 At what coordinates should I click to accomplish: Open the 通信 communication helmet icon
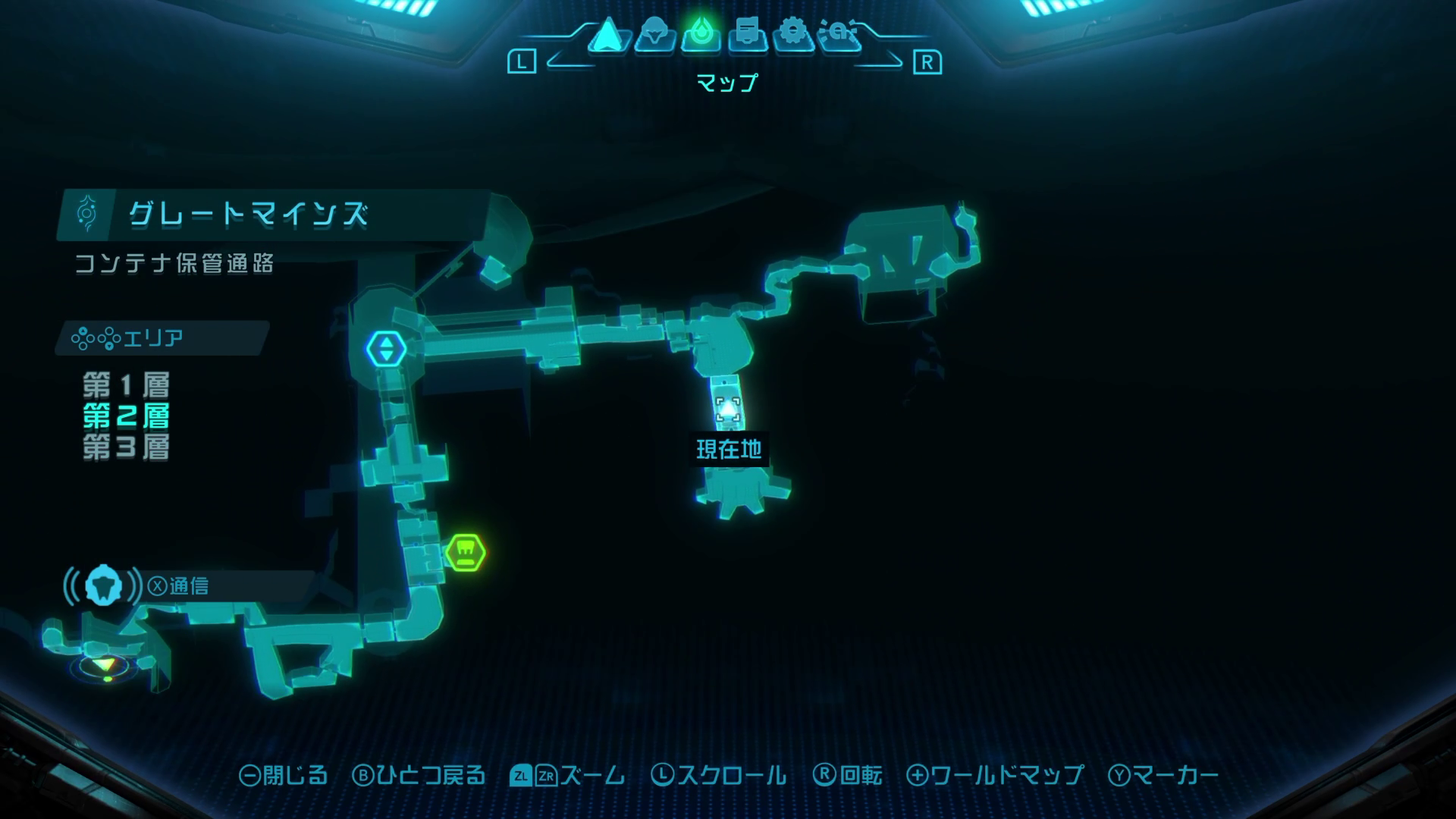(103, 585)
